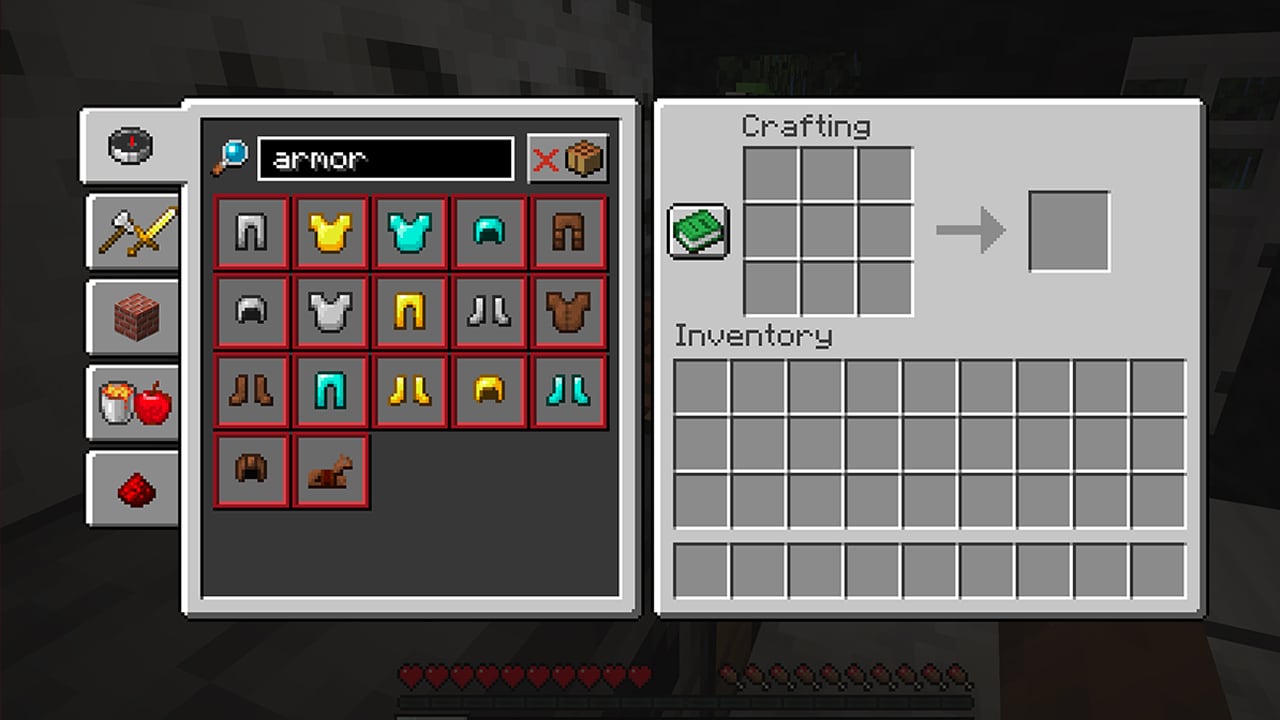Open the green recipe book
The width and height of the screenshot is (1280, 720).
[698, 231]
